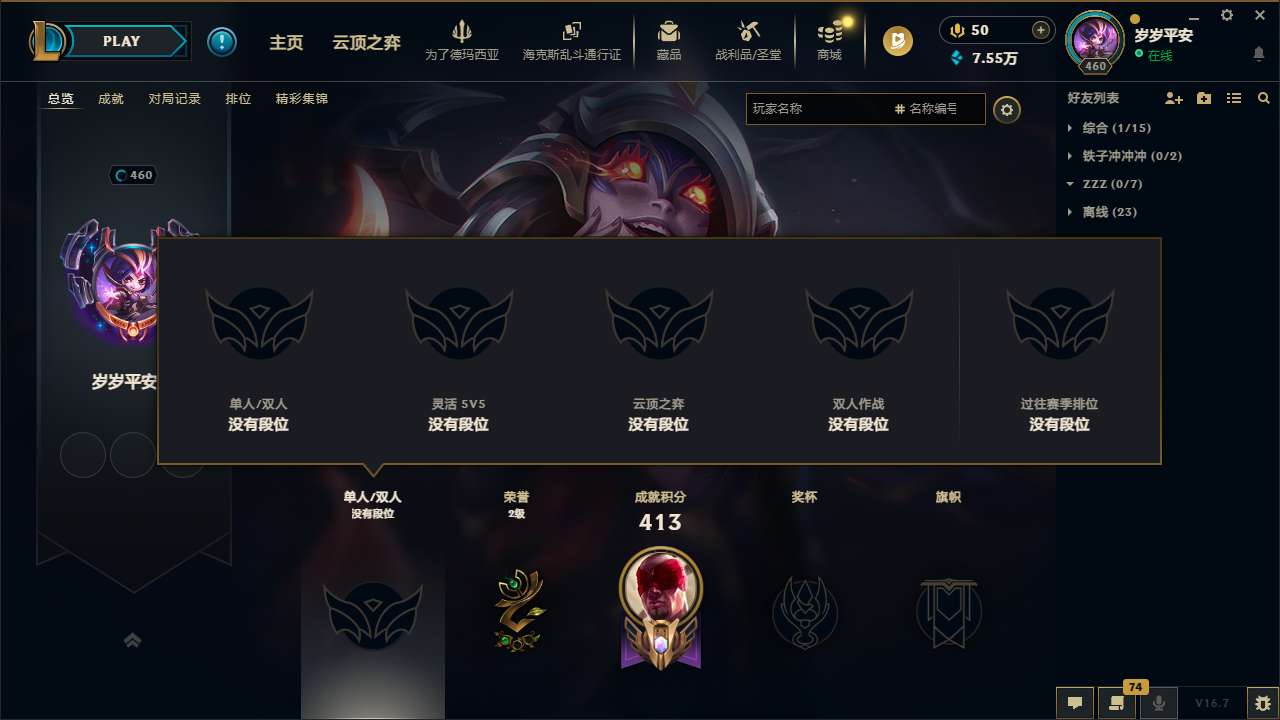Click the 为了德玛西亚 event icon
1280x720 pixels.
(460, 33)
